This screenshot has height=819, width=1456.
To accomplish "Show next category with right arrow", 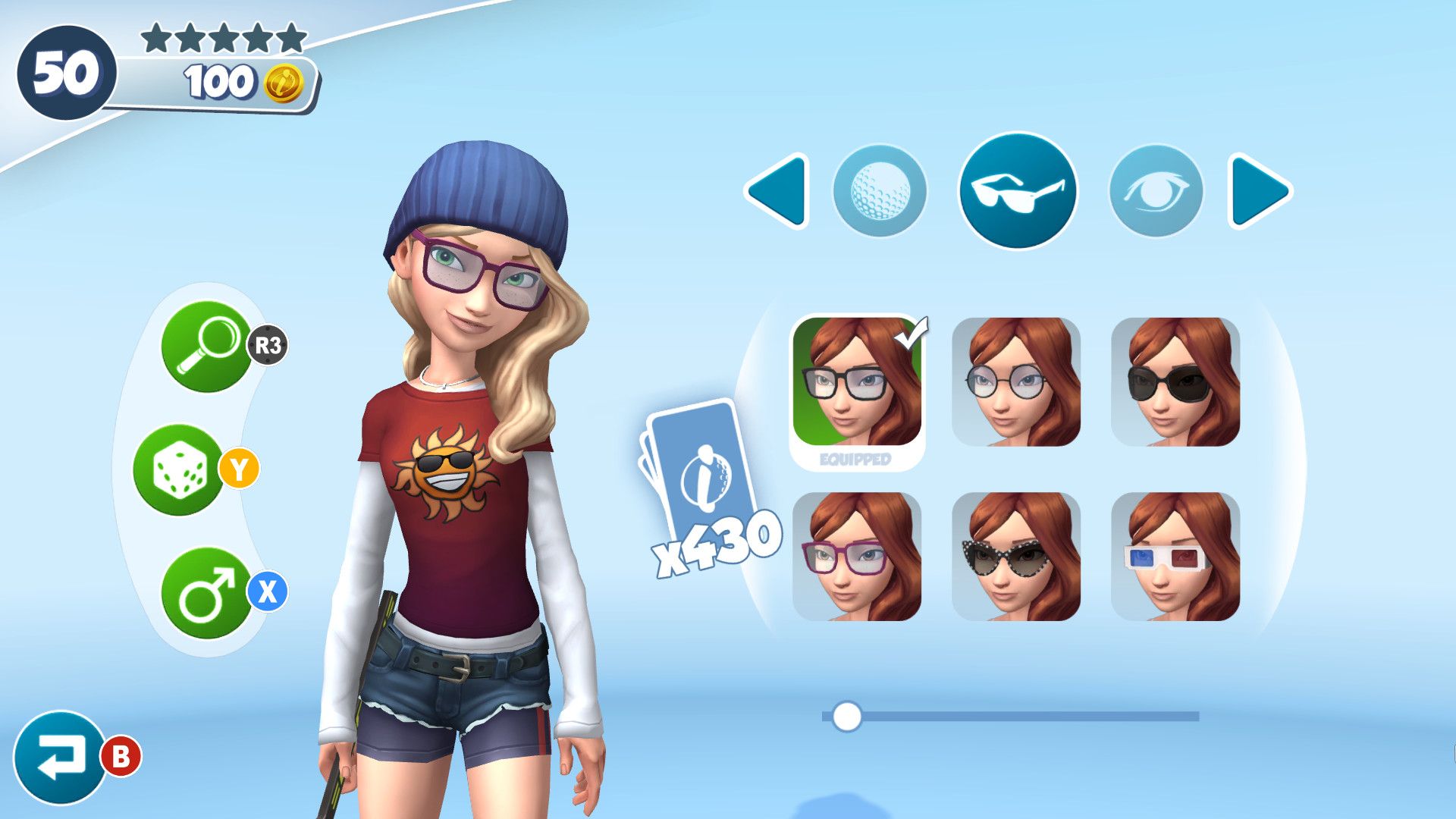I will tap(1259, 190).
